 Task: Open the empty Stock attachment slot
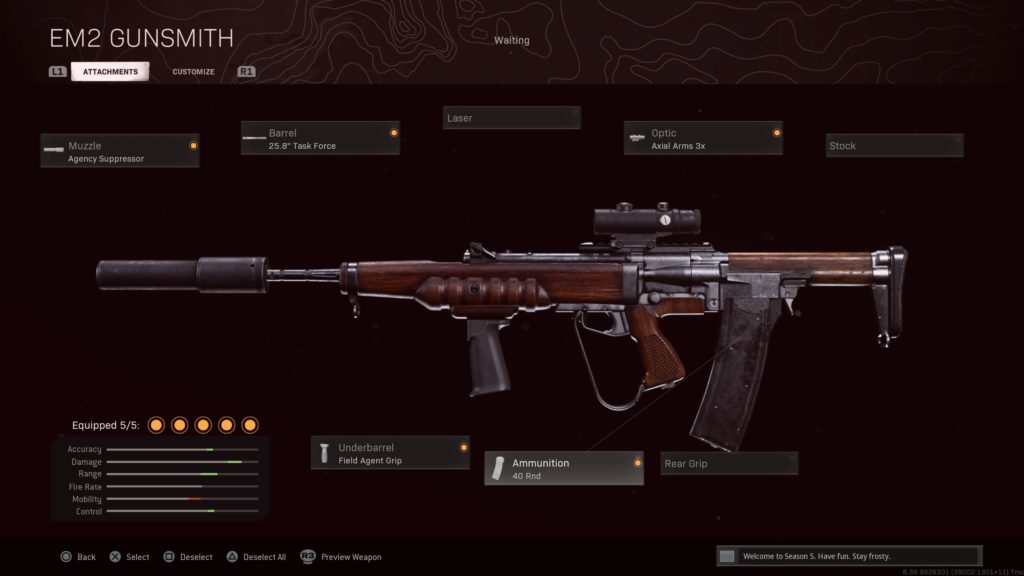pos(894,146)
